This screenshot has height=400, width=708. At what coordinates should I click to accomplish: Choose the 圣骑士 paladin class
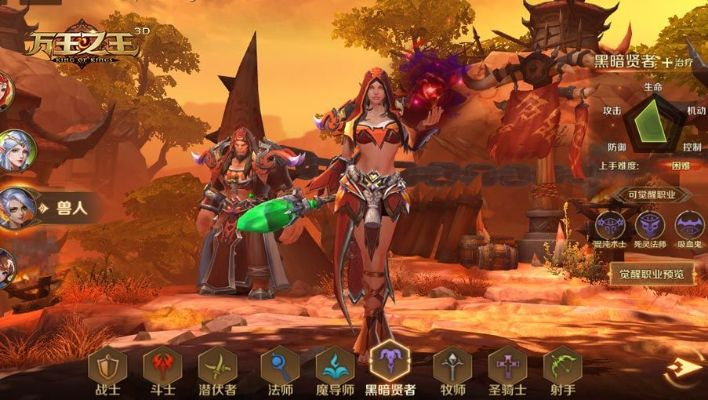507,368
